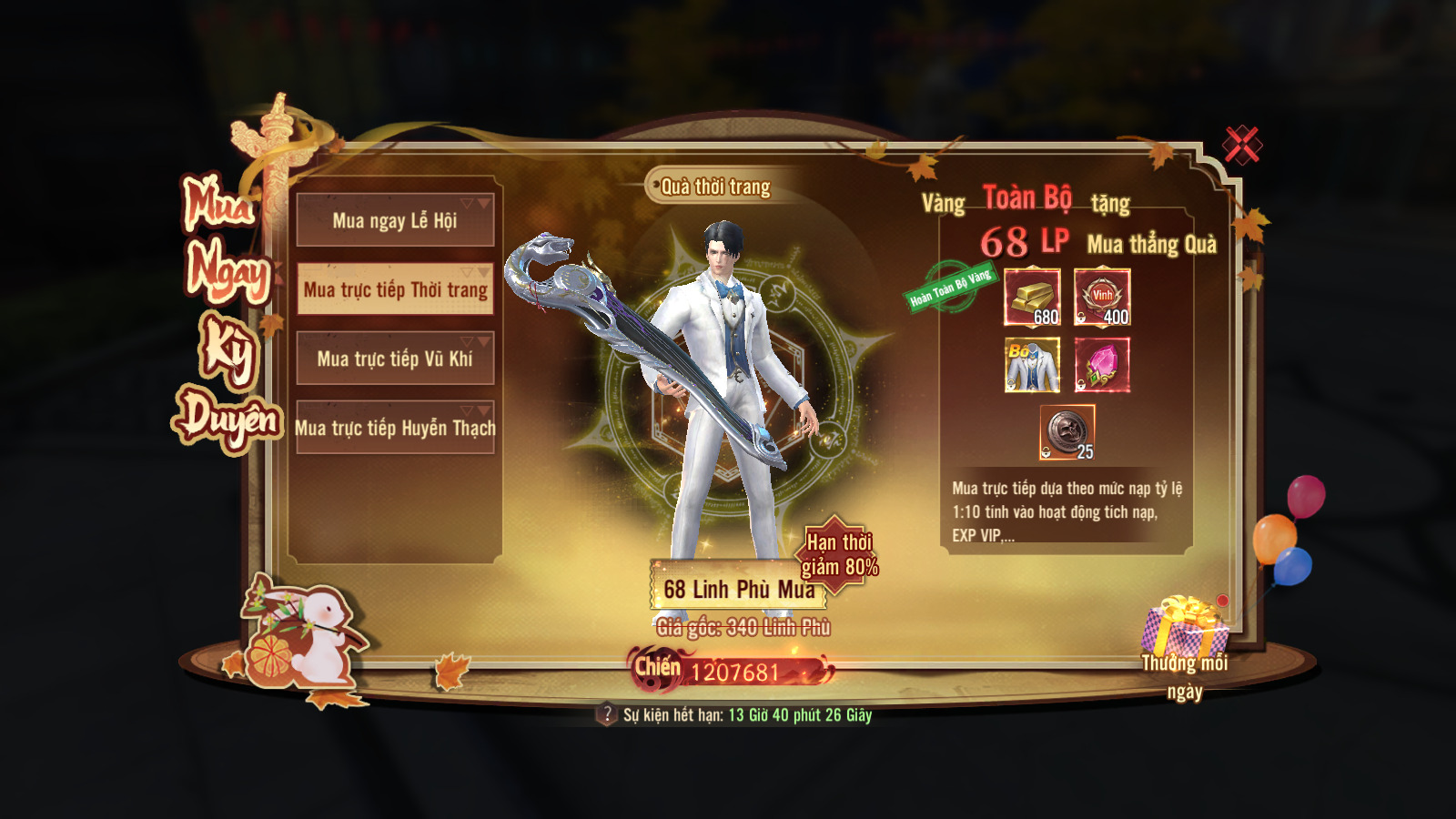Switch to the Mua ngay Lễ Hội tab
The width and height of the screenshot is (1456, 819).
[x=395, y=220]
